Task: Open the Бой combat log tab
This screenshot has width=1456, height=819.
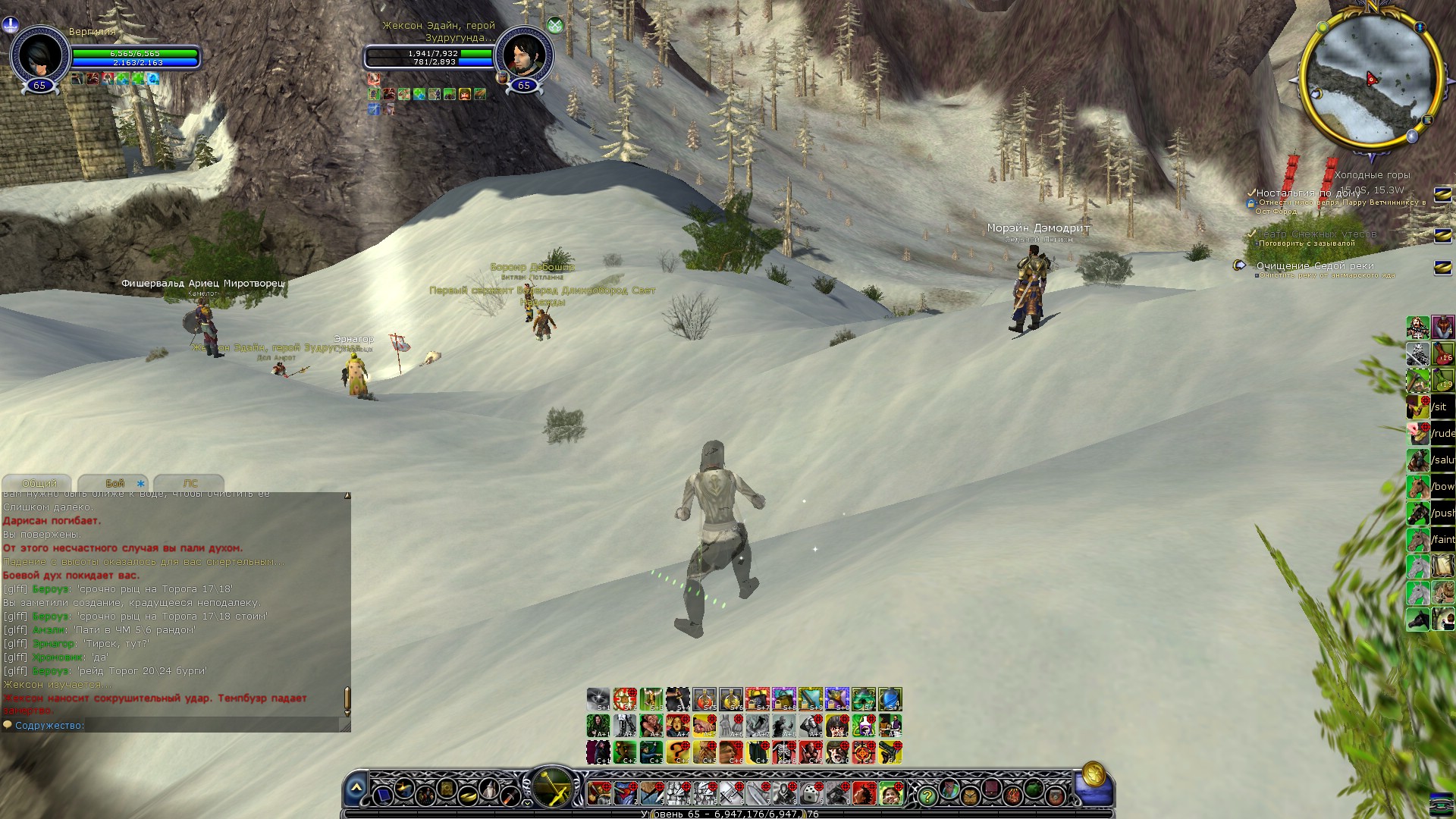Action: point(115,483)
